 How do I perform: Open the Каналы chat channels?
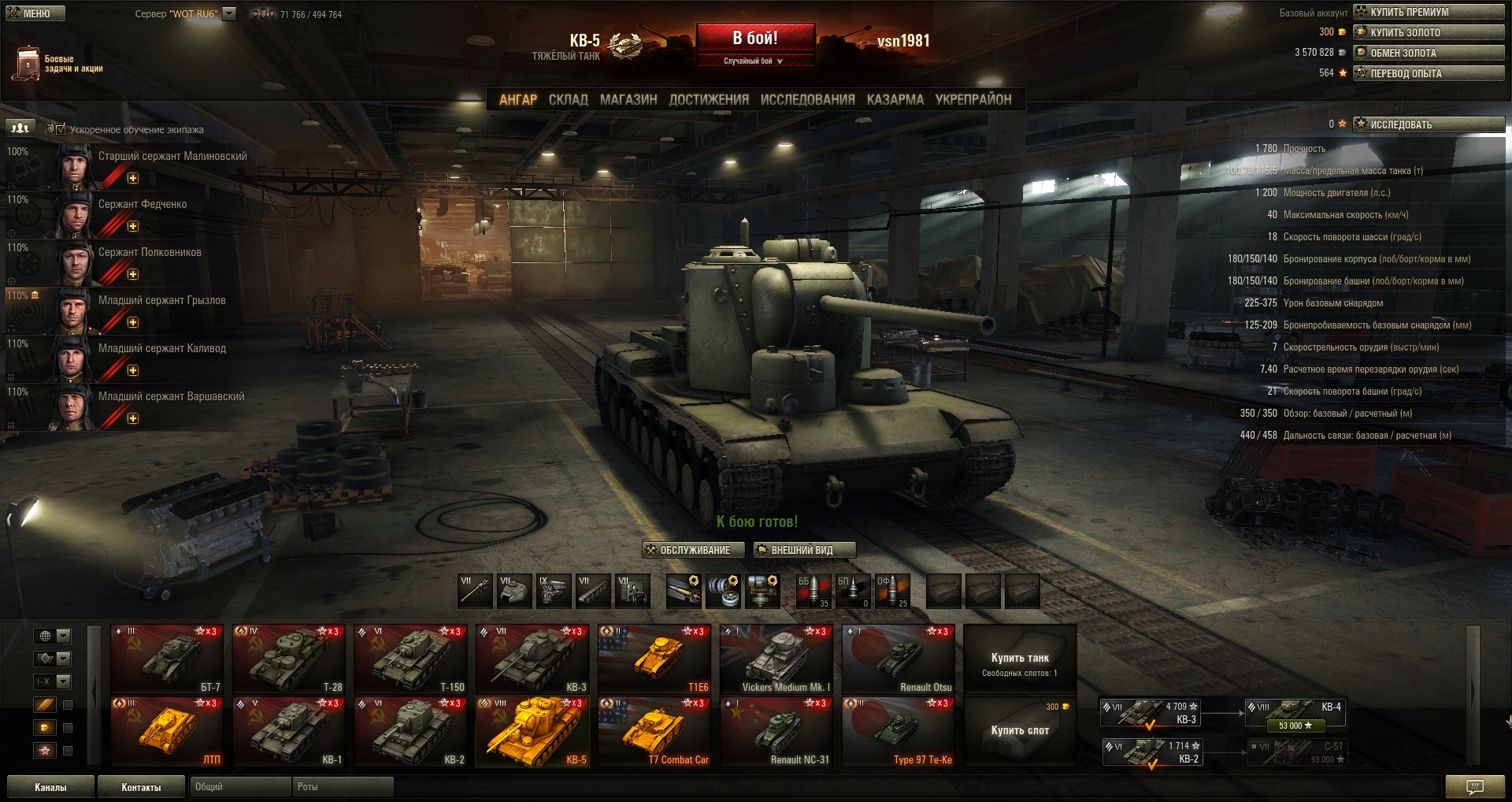50,787
